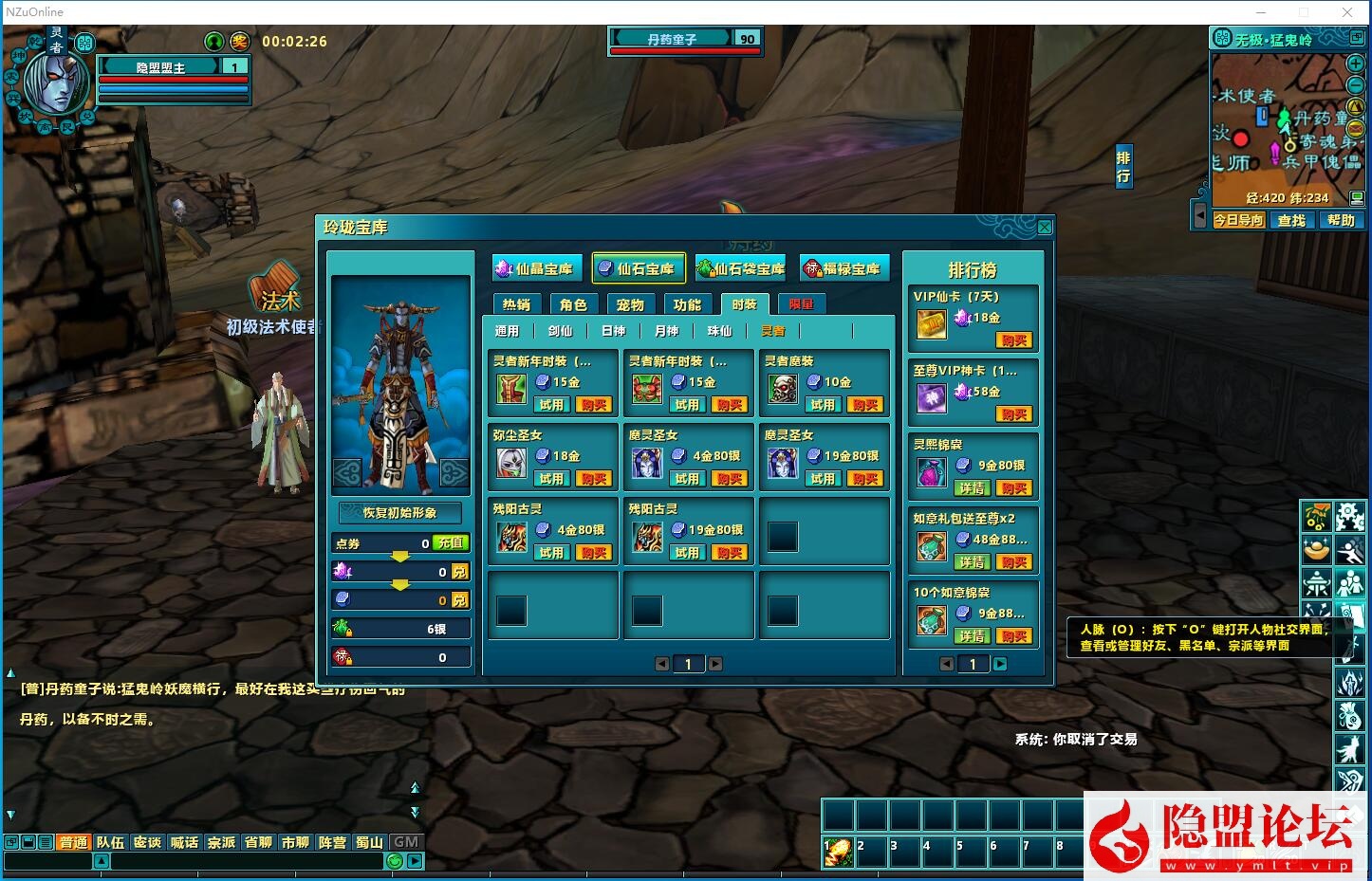Filter costumes by 剑仙 class
This screenshot has height=881, width=1372.
560,331
